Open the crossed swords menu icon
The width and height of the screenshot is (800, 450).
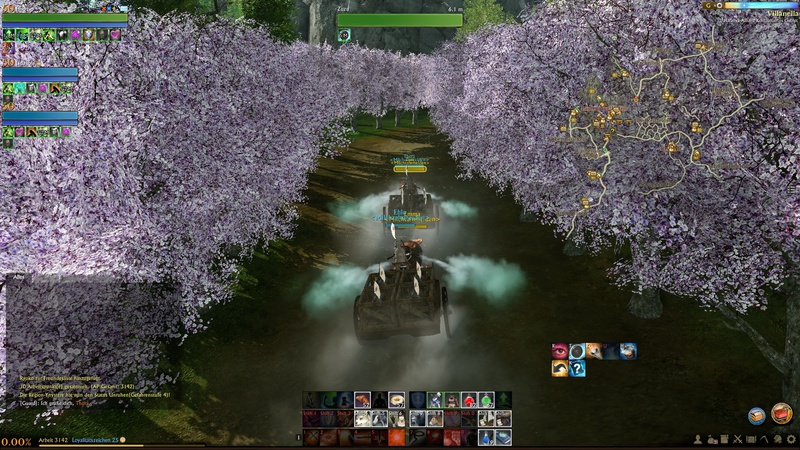[x=737, y=440]
